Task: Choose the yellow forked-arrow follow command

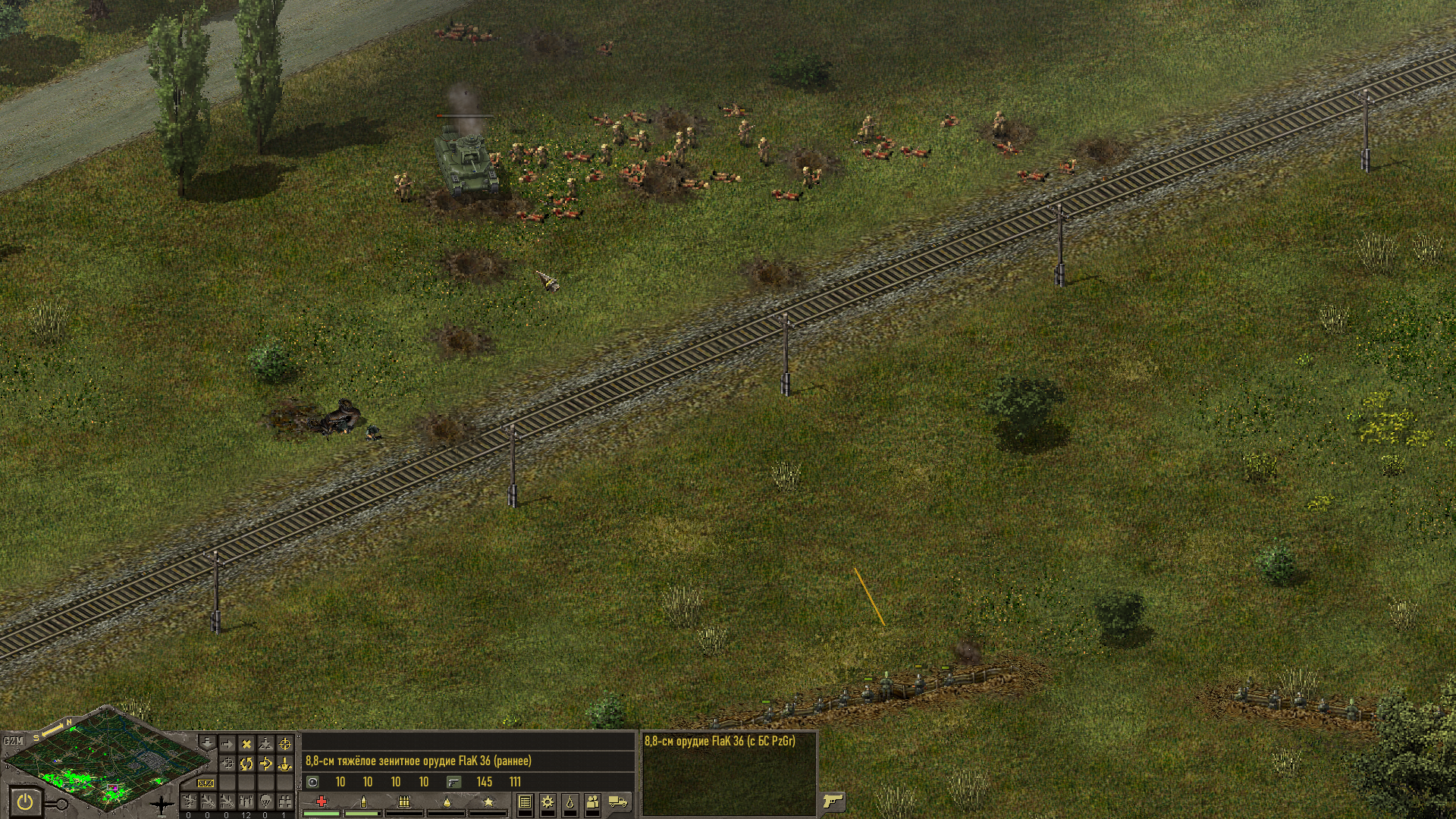Action: [x=265, y=764]
